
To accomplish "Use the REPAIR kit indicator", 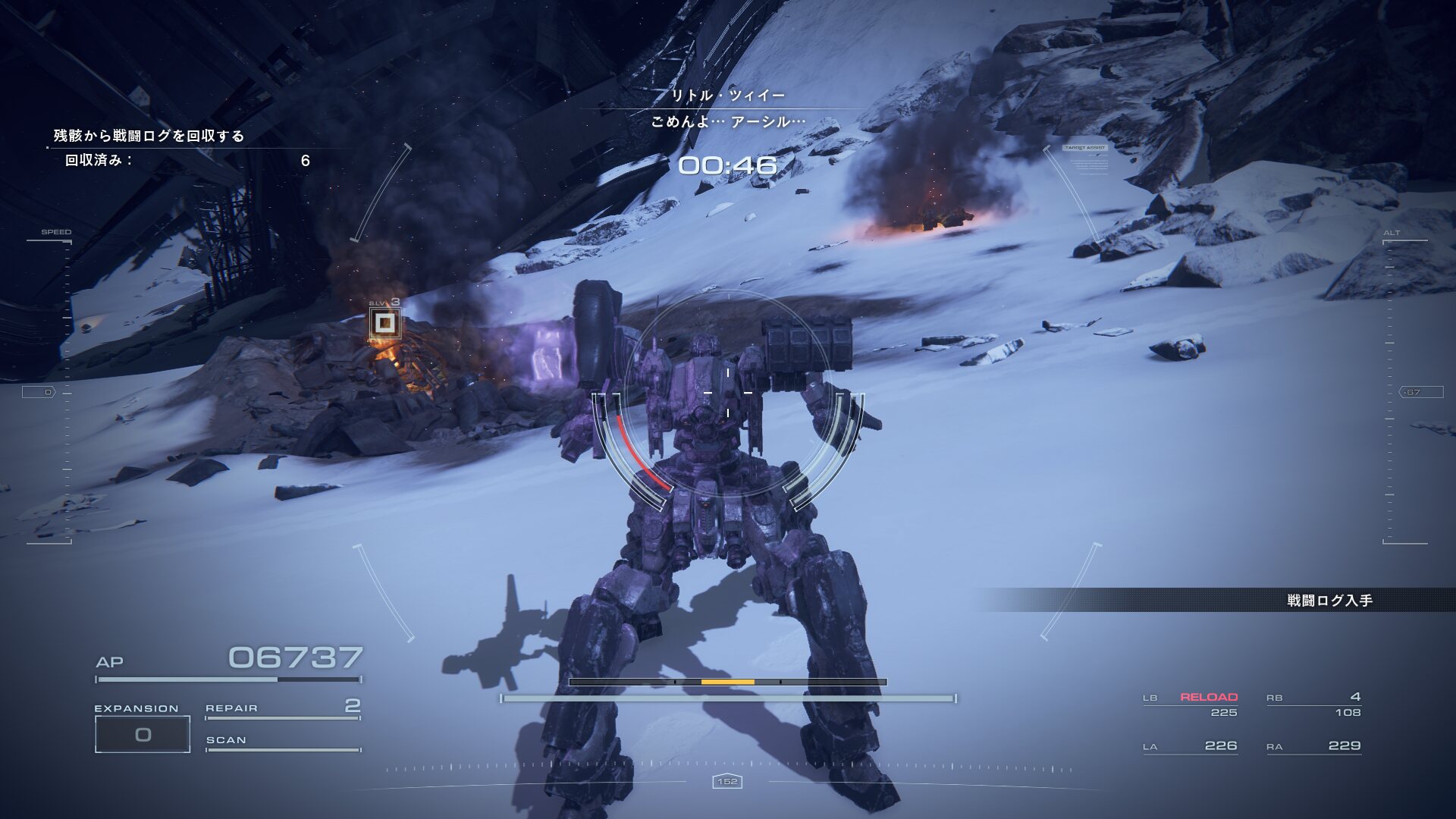I will pyautogui.click(x=282, y=709).
